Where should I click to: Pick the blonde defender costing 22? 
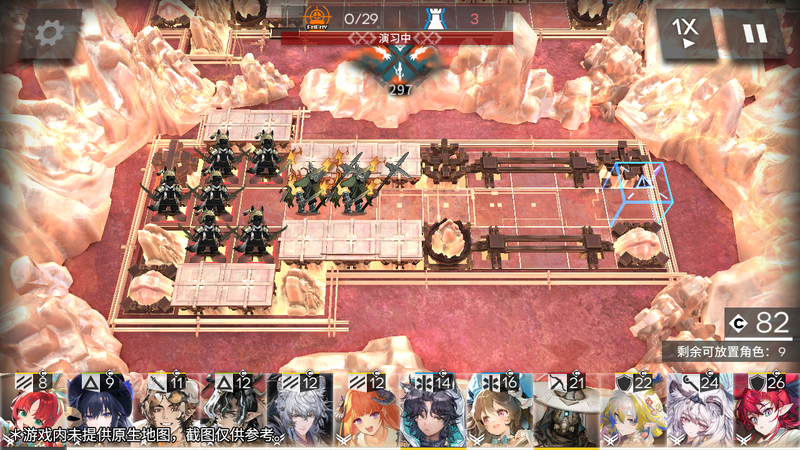631,412
